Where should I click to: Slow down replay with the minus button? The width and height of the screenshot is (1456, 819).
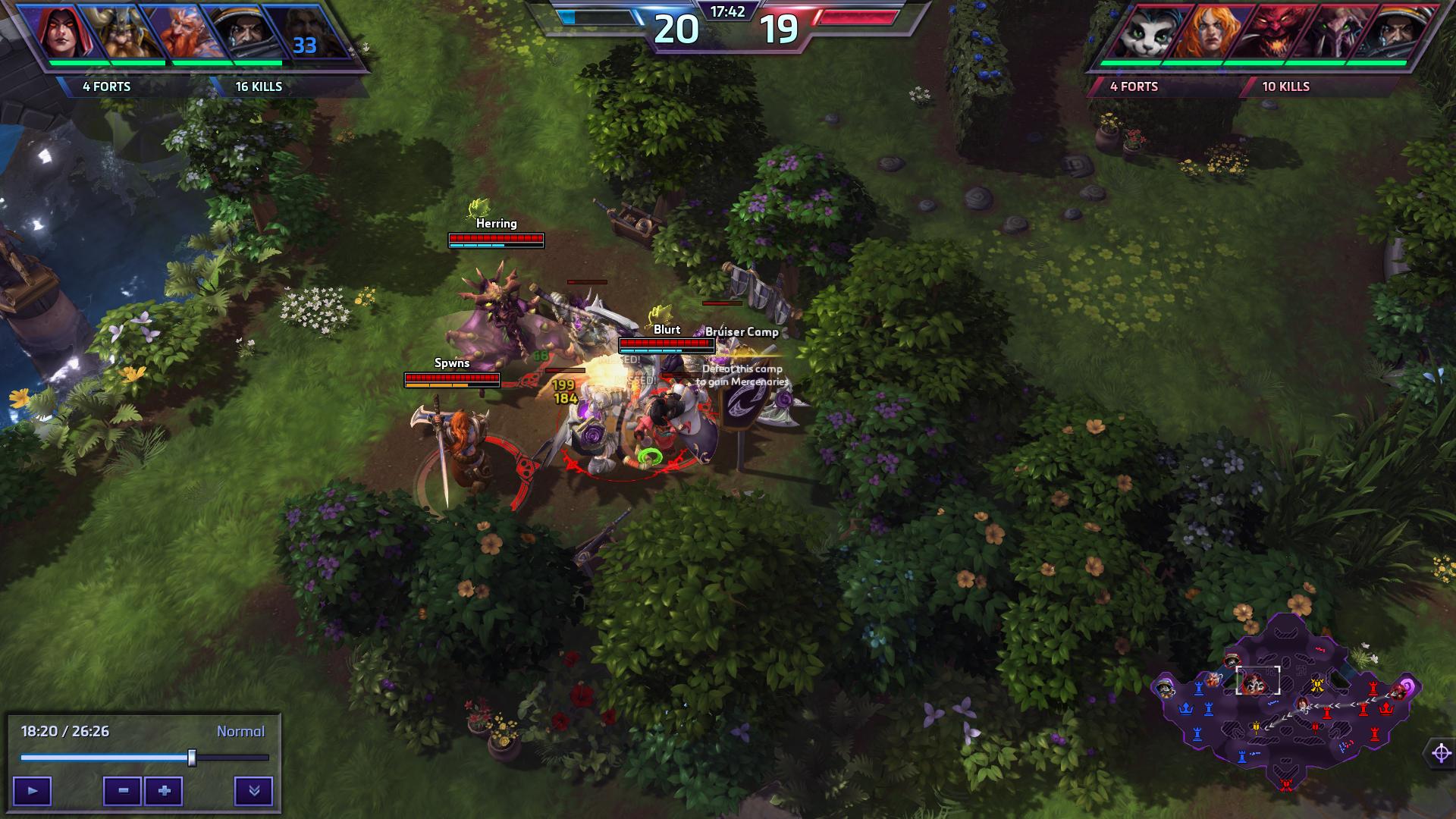[123, 791]
